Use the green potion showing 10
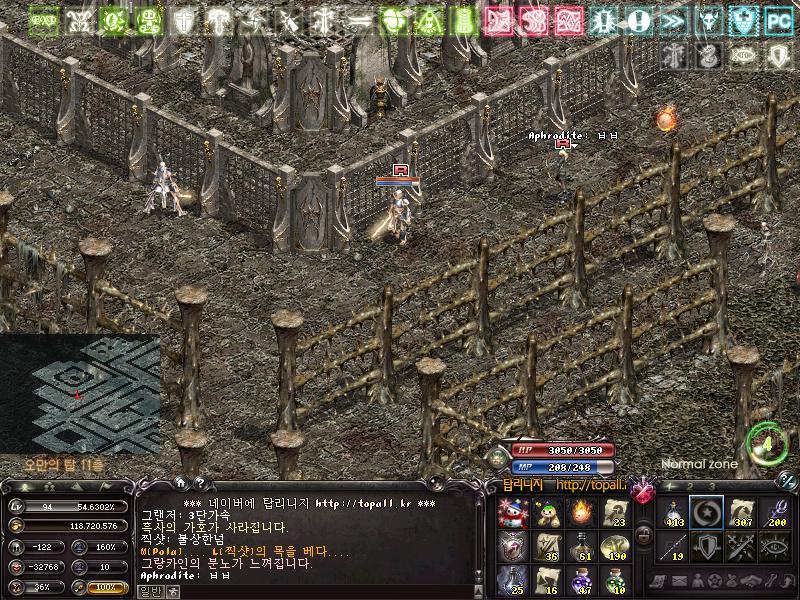The width and height of the screenshot is (800, 600). coord(614,579)
